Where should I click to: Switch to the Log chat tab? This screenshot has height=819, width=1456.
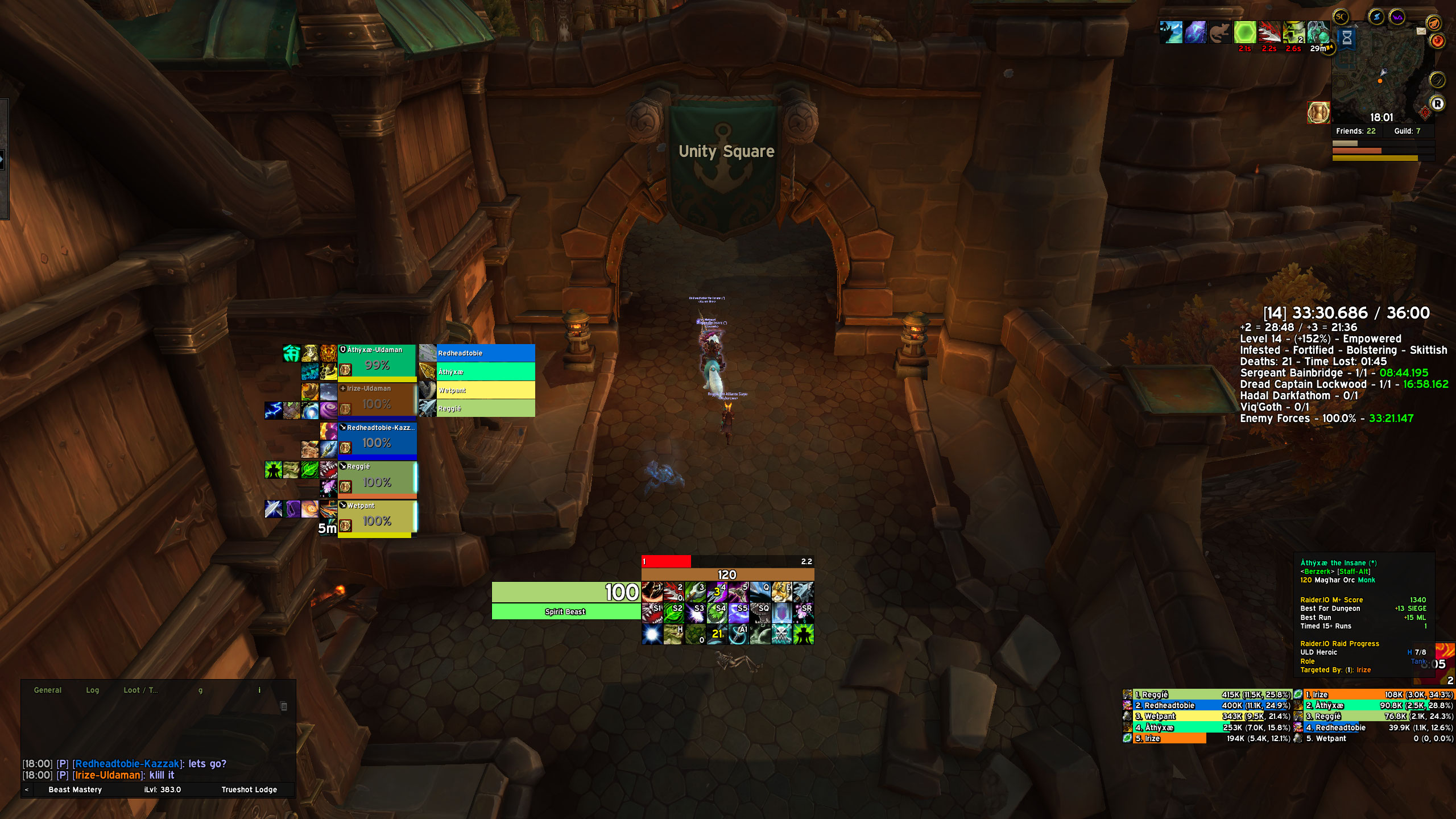(92, 690)
